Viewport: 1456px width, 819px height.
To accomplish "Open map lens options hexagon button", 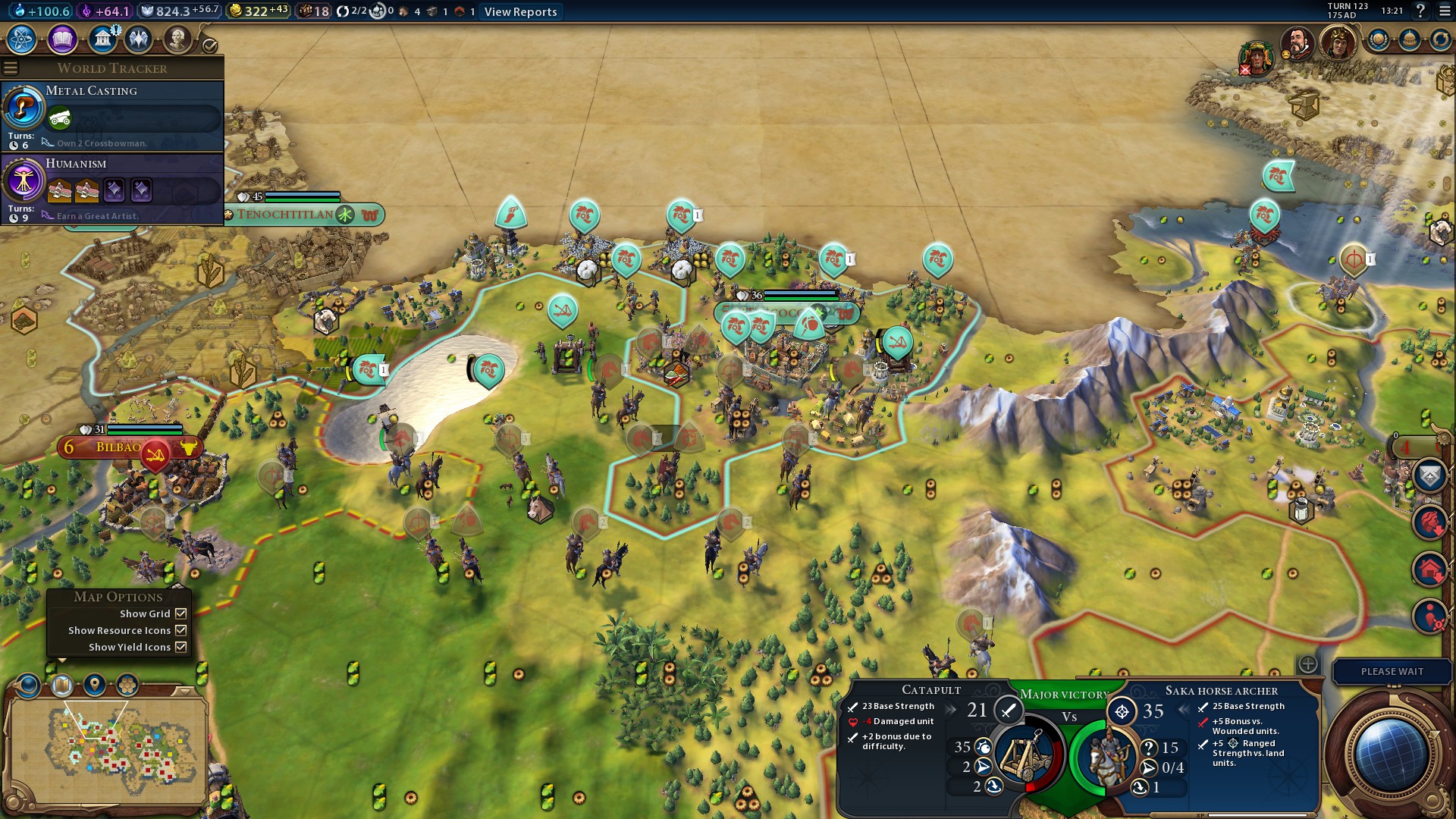I will coord(127,685).
